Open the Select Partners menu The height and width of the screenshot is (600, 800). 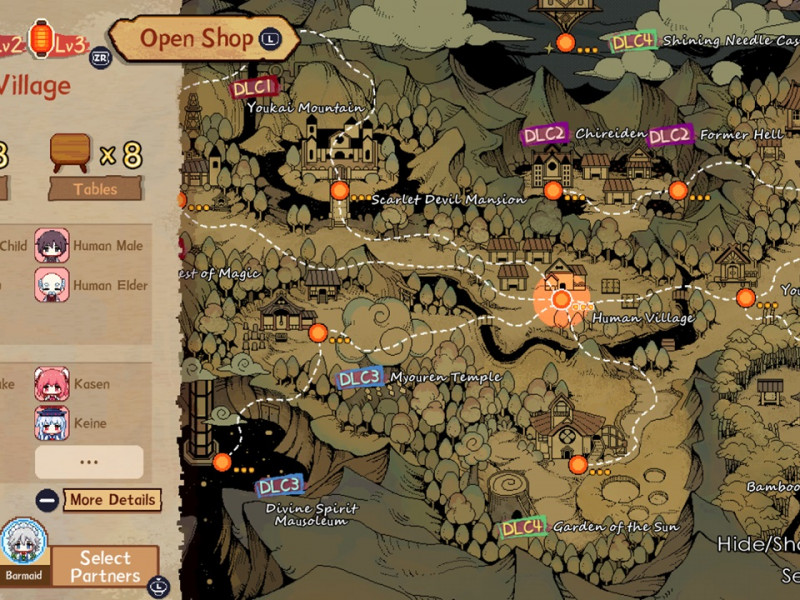105,566
